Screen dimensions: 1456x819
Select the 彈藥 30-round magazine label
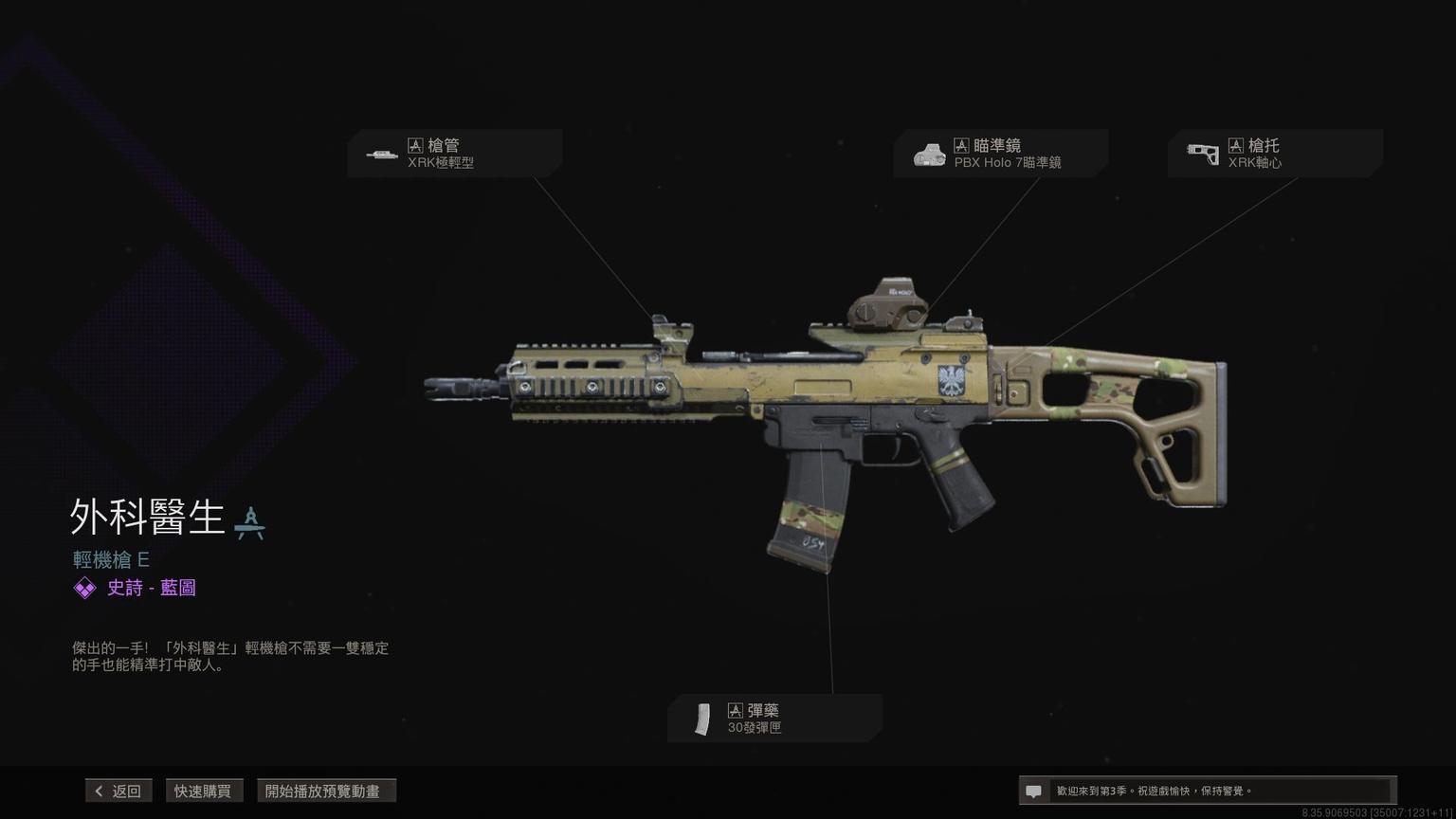[774, 719]
